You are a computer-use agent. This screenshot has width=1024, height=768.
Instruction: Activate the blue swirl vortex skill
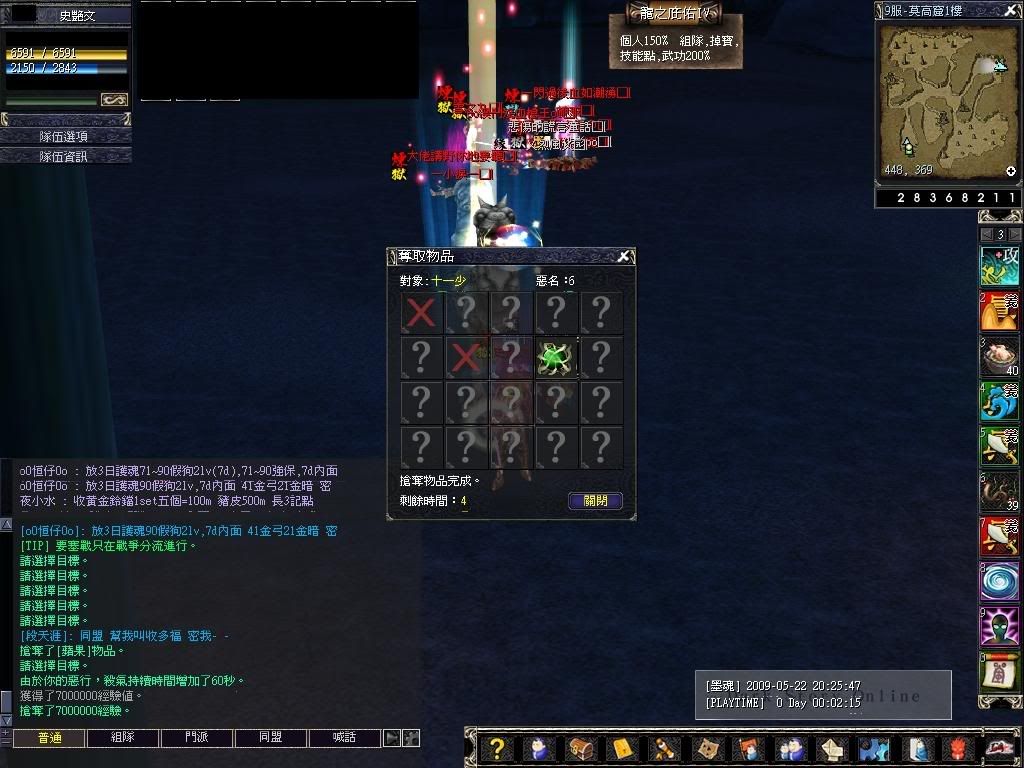pyautogui.click(x=999, y=582)
